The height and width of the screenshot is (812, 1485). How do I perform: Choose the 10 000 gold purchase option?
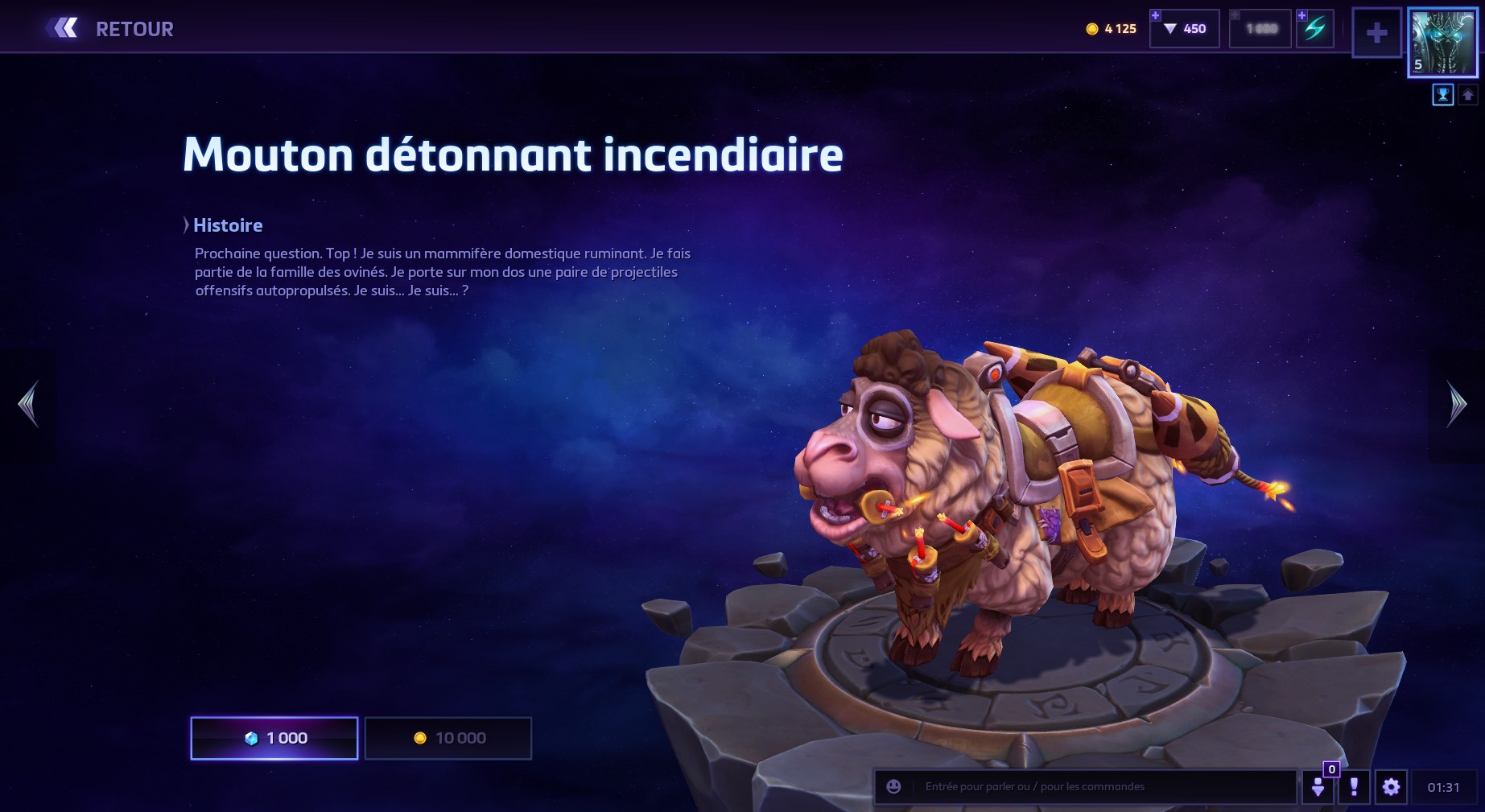pyautogui.click(x=448, y=738)
